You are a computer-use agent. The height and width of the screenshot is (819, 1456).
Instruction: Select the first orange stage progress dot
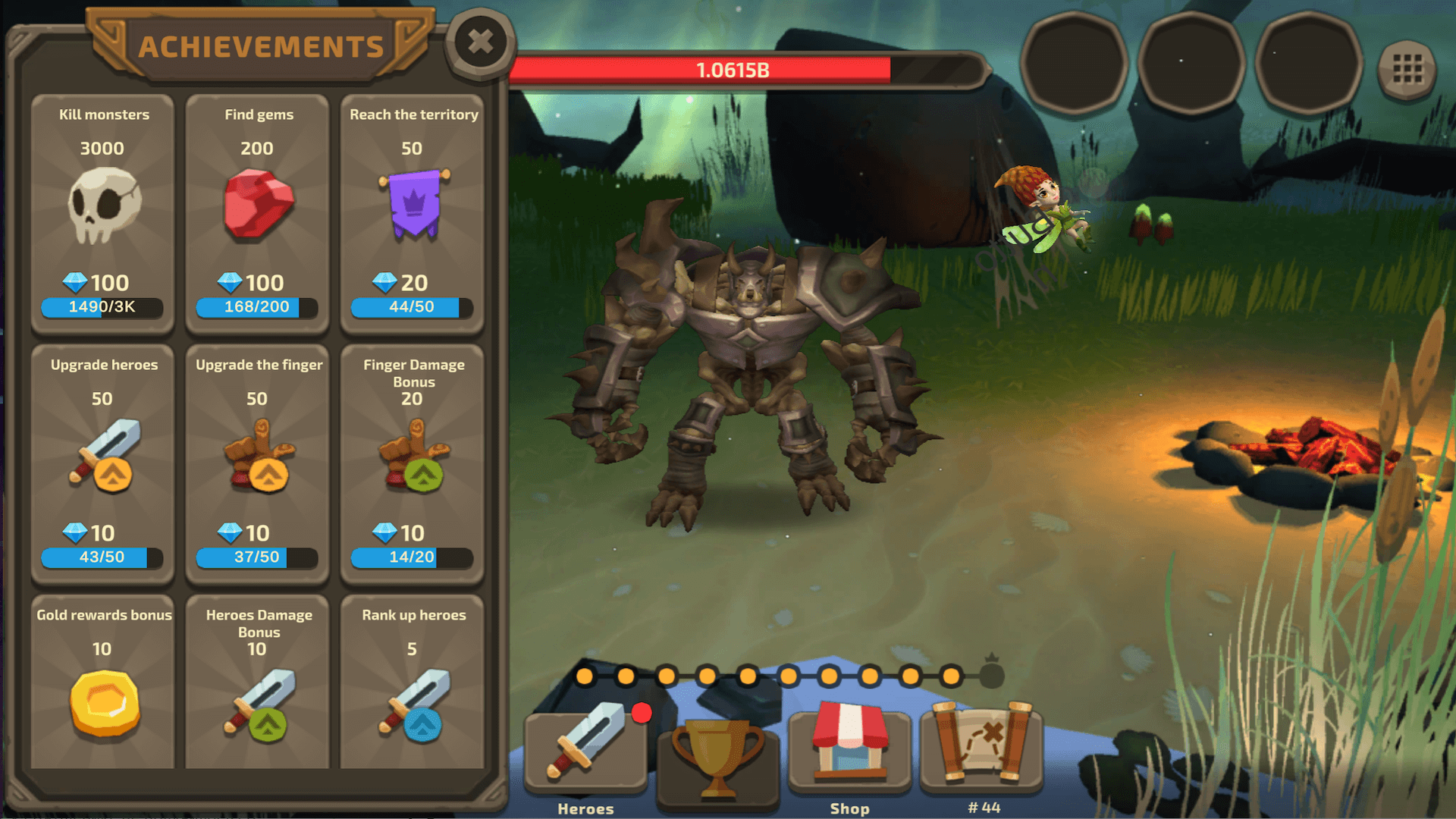point(584,674)
